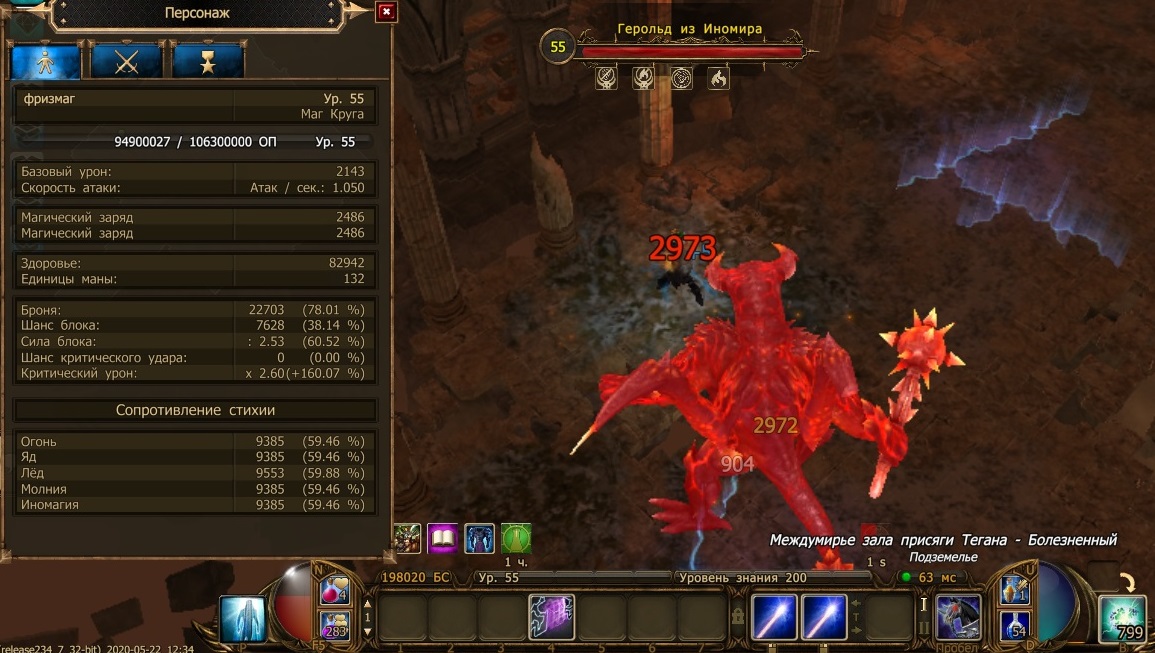1155x653 pixels.
Task: Click the hotbar padlock icon
Action: tap(738, 615)
